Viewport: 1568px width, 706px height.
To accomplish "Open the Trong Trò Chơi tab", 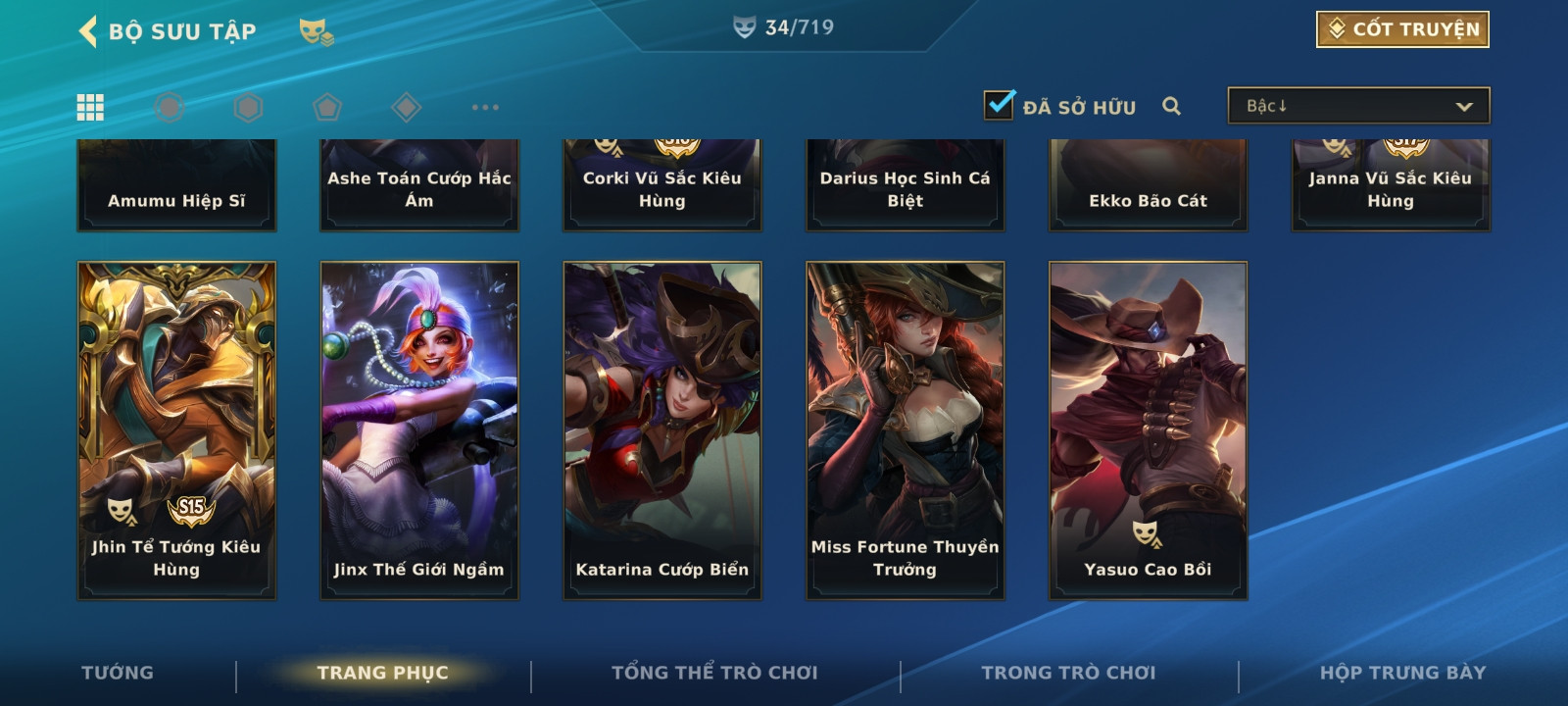I will tap(1068, 673).
